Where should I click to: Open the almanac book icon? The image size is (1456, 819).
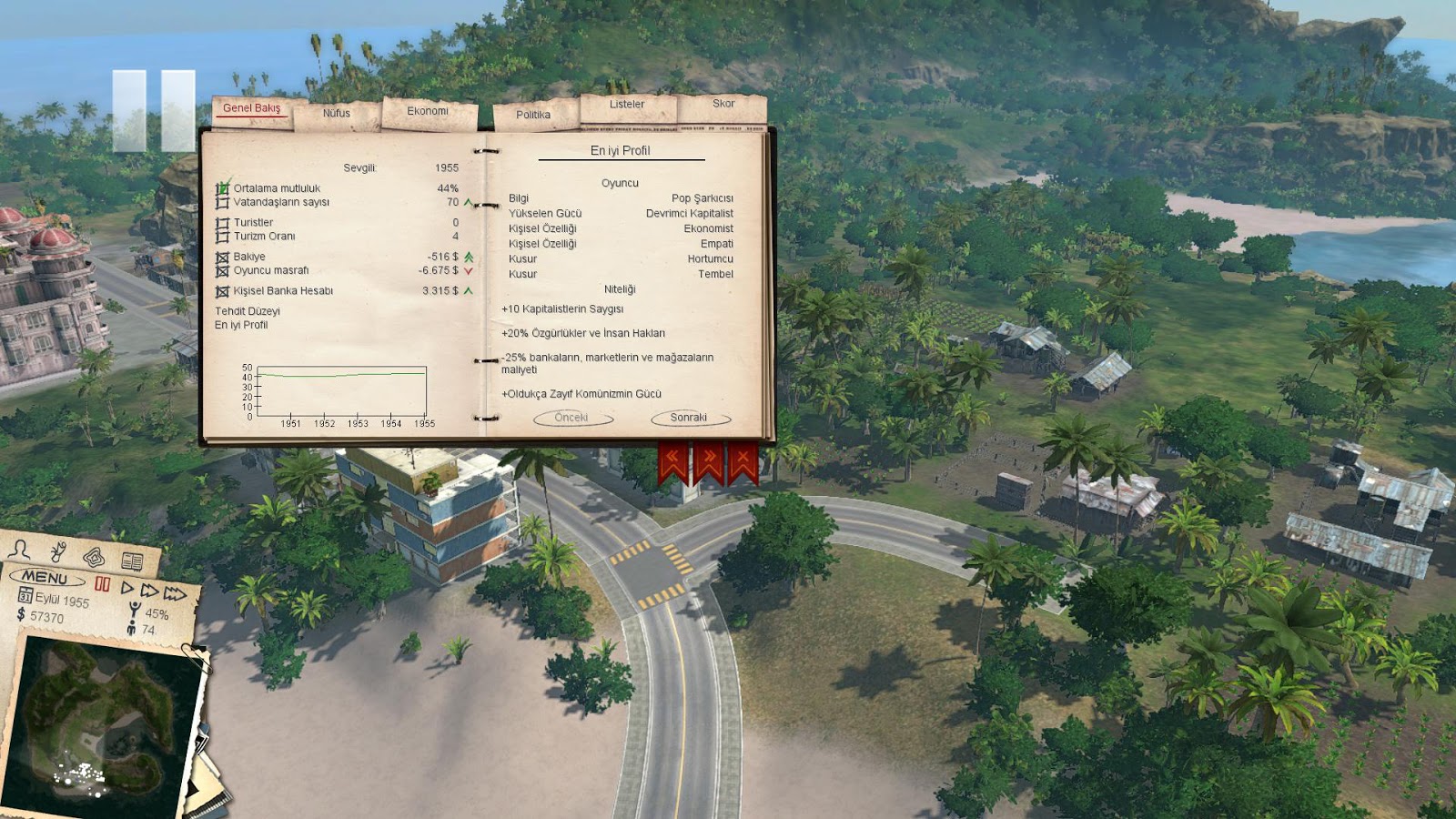click(132, 561)
